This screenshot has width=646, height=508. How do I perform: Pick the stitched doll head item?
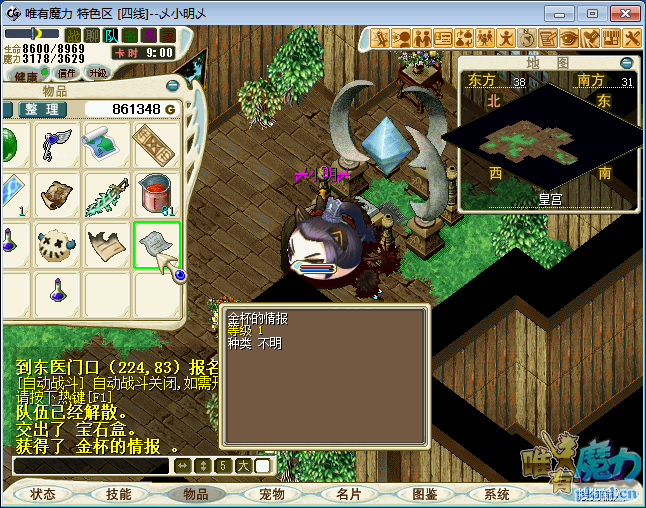tap(57, 244)
